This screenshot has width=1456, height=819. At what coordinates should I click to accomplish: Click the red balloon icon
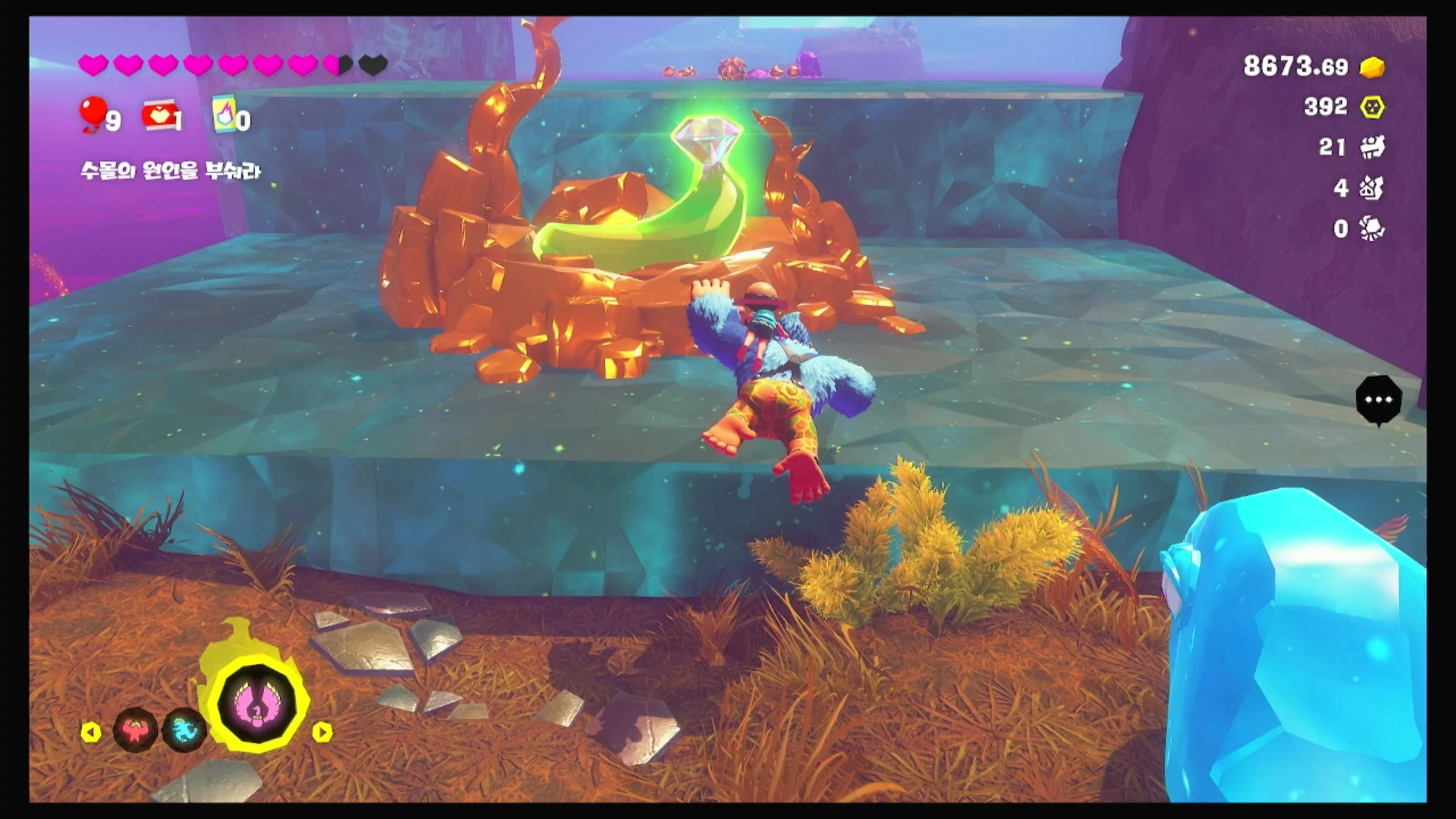tap(93, 113)
